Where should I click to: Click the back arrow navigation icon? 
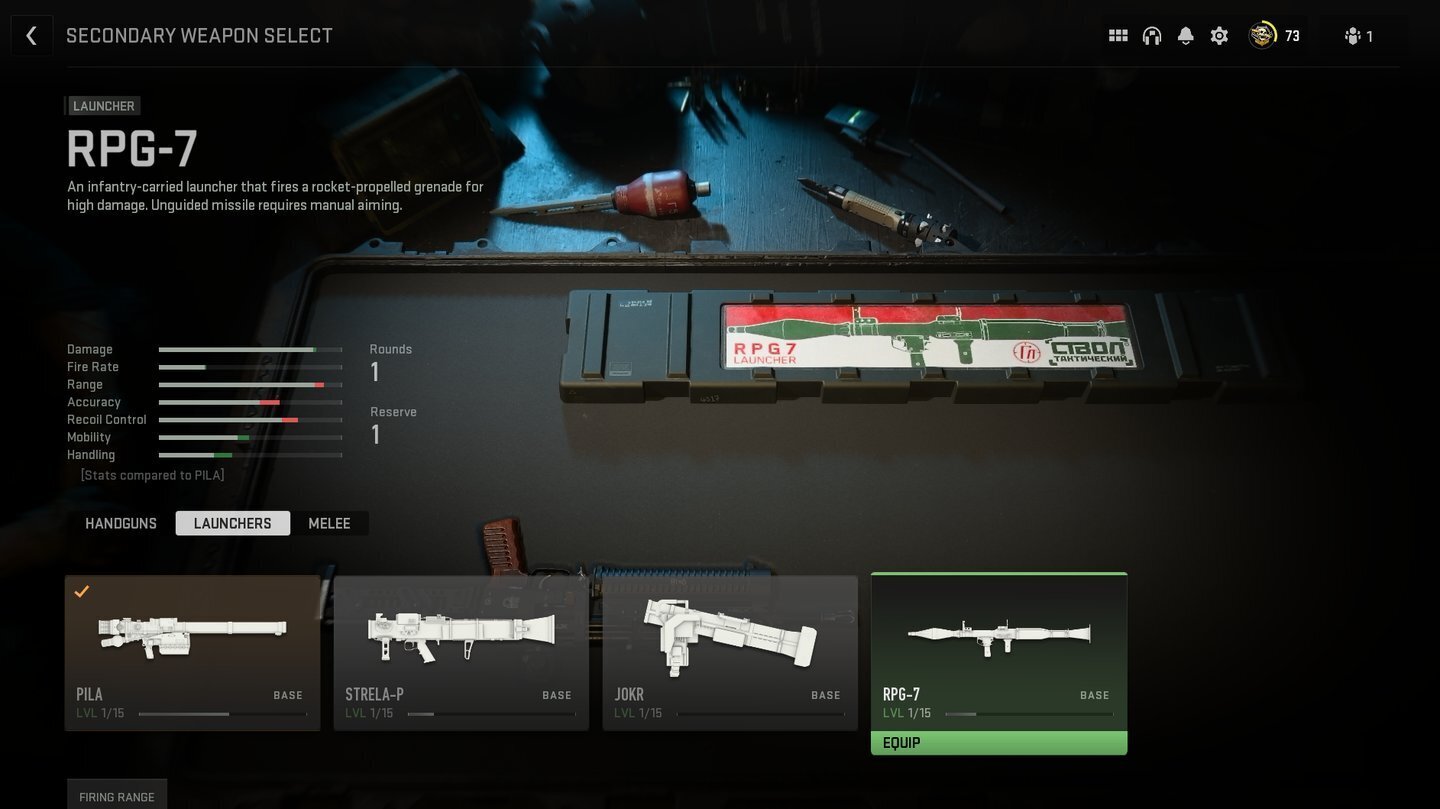pyautogui.click(x=32, y=35)
